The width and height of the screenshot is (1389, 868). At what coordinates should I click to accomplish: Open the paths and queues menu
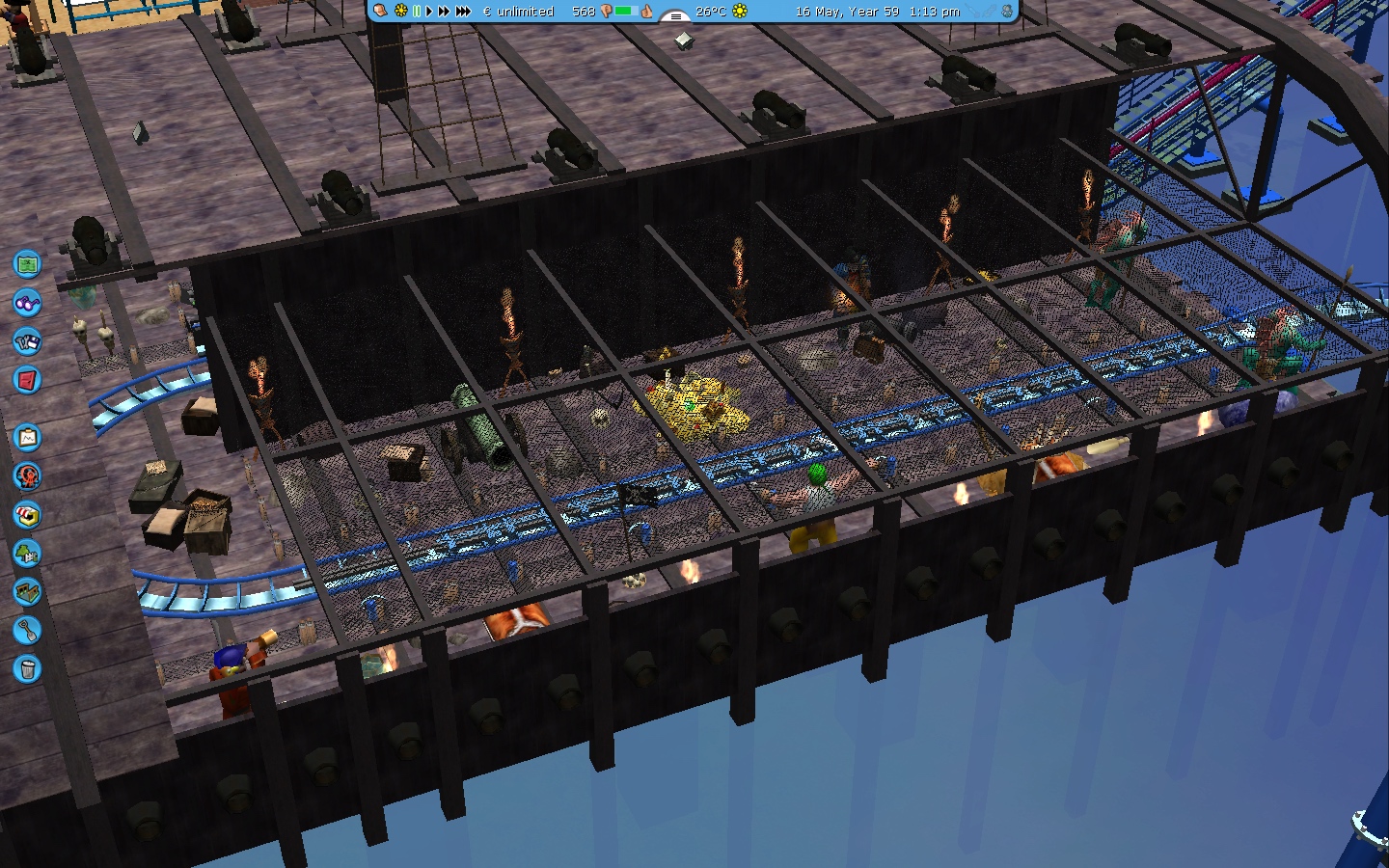click(27, 591)
